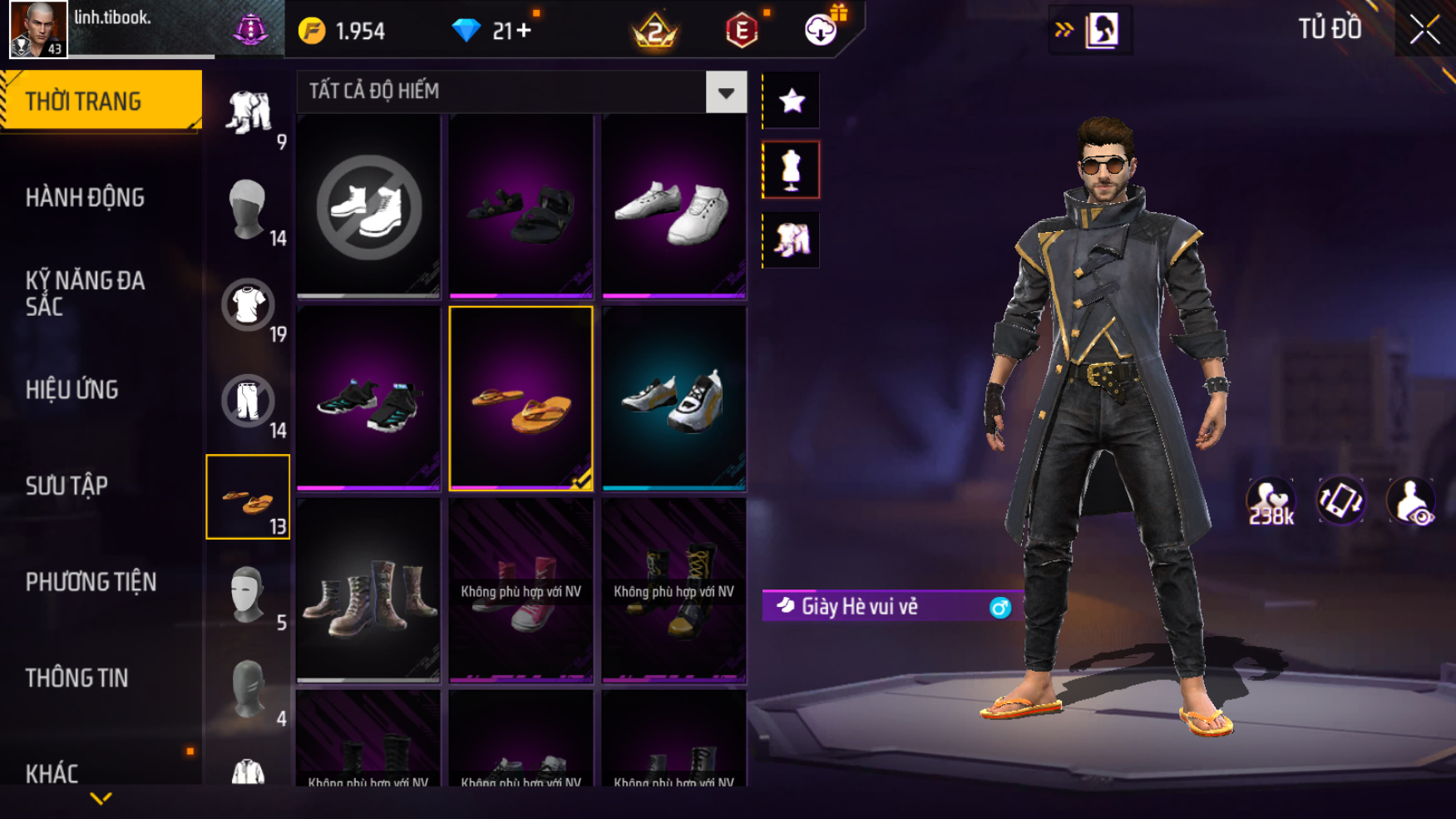Screen dimensions: 1456x819
Task: Close the wardrobe with the X button
Action: point(1424,30)
